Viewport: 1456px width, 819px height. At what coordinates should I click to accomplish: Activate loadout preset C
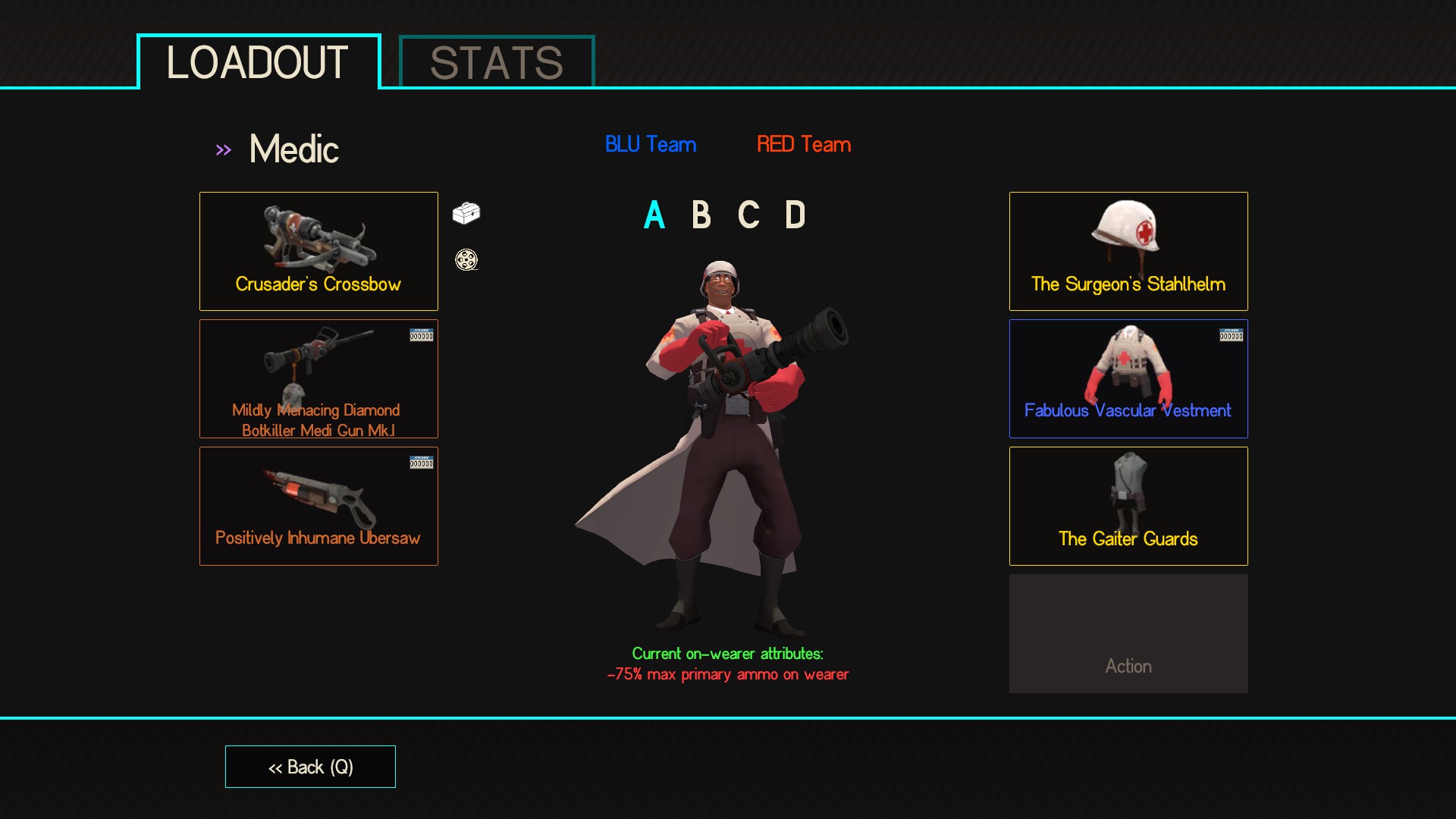click(748, 215)
